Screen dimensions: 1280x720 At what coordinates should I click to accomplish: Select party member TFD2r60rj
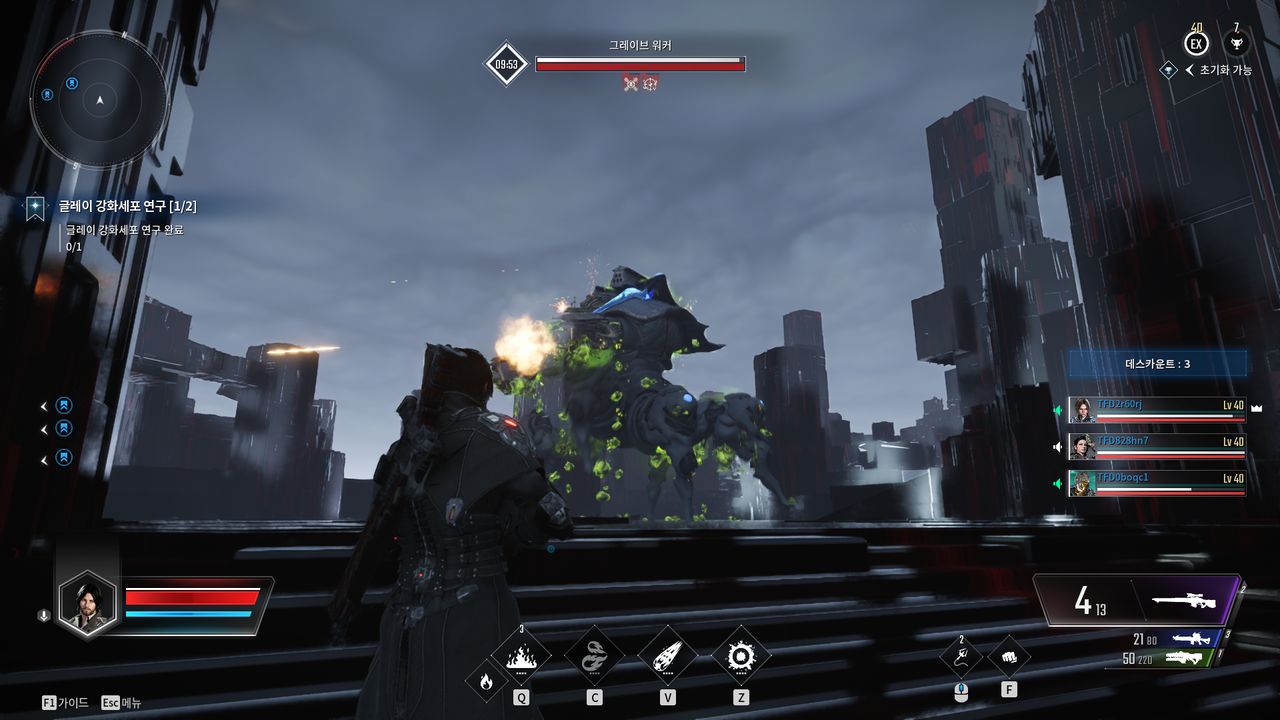1157,410
